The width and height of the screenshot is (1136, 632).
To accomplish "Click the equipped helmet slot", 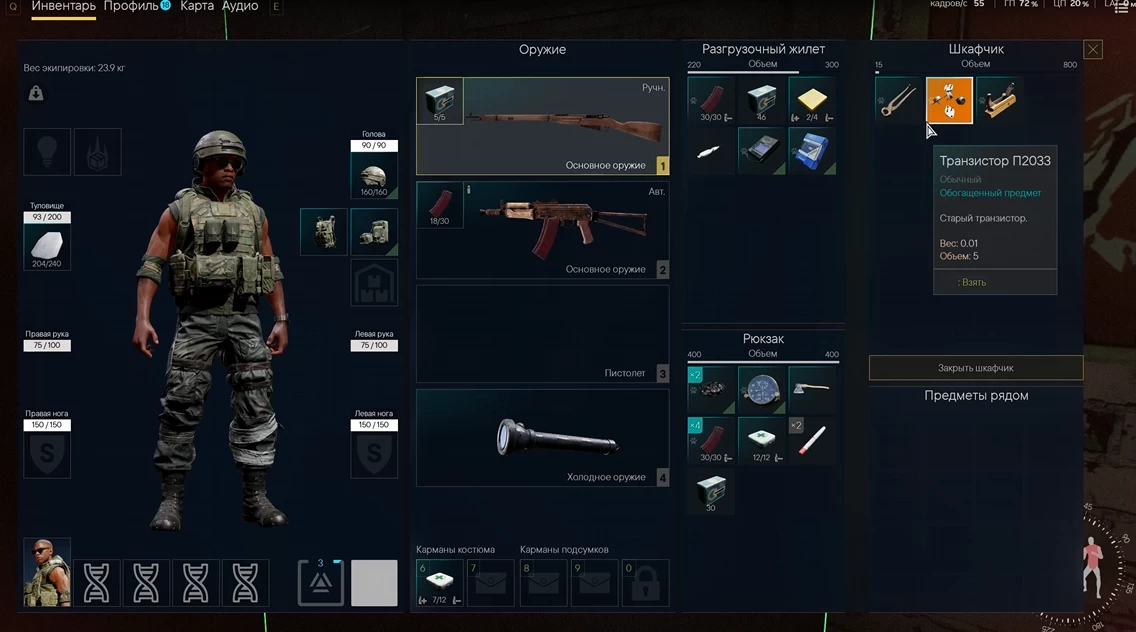I will [374, 176].
